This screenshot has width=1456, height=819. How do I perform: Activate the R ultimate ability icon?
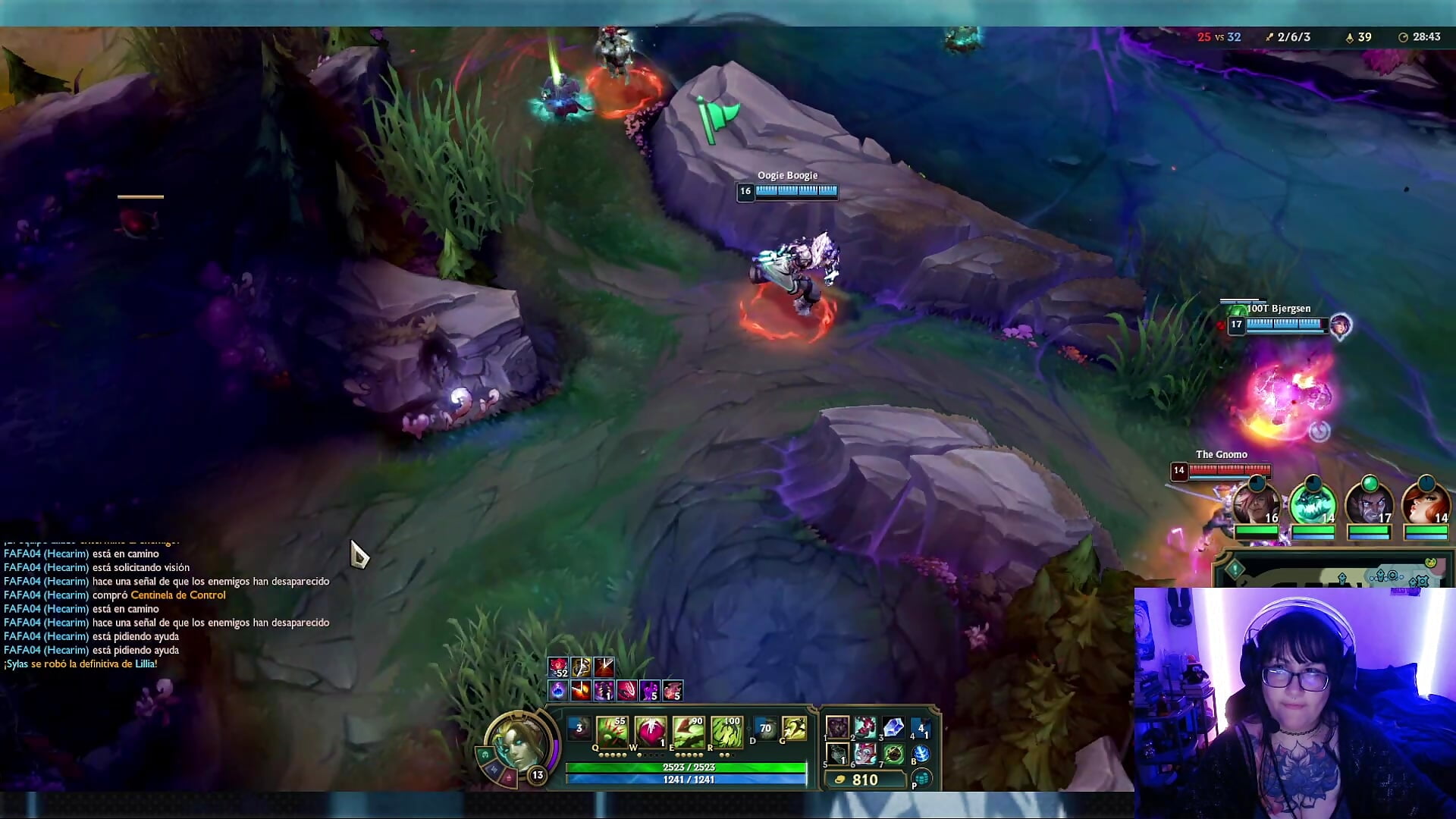pos(728,733)
